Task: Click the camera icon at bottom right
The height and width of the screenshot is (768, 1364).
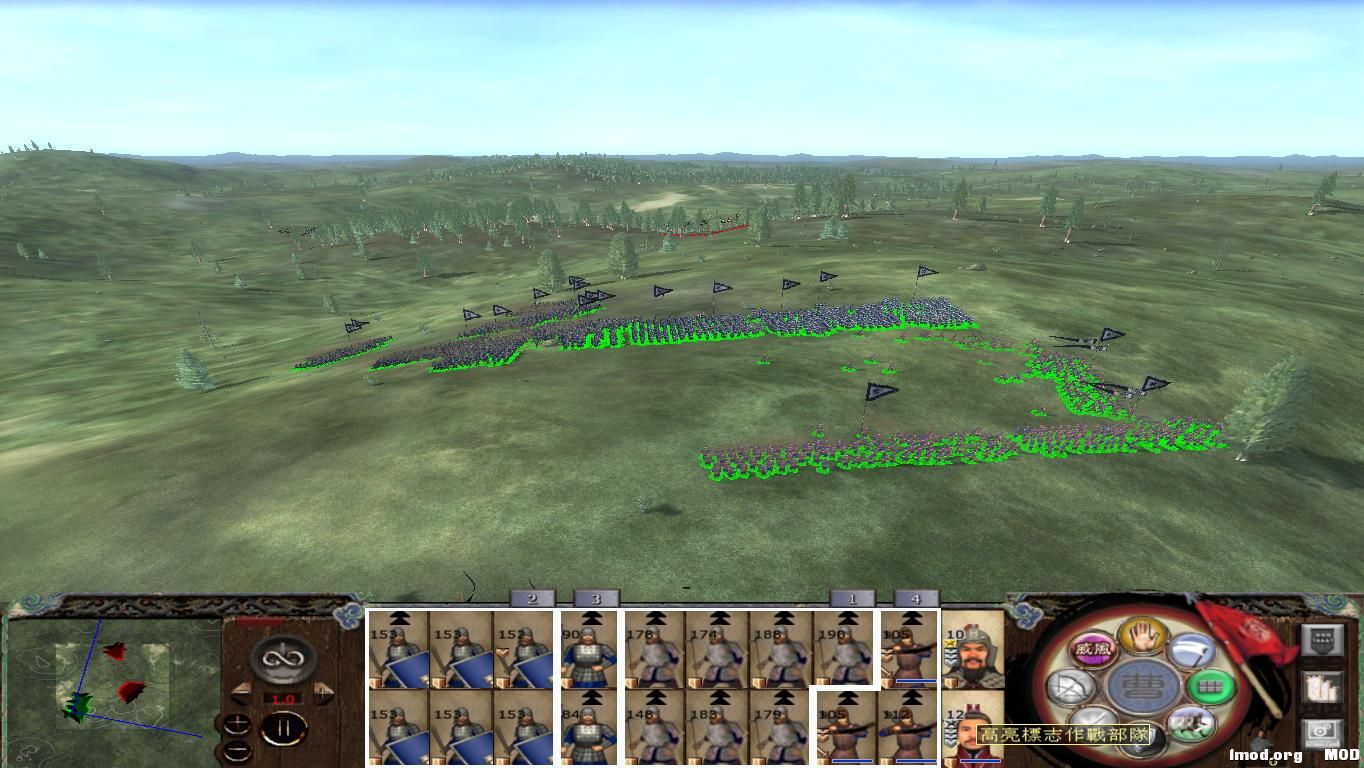Action: tap(1321, 731)
